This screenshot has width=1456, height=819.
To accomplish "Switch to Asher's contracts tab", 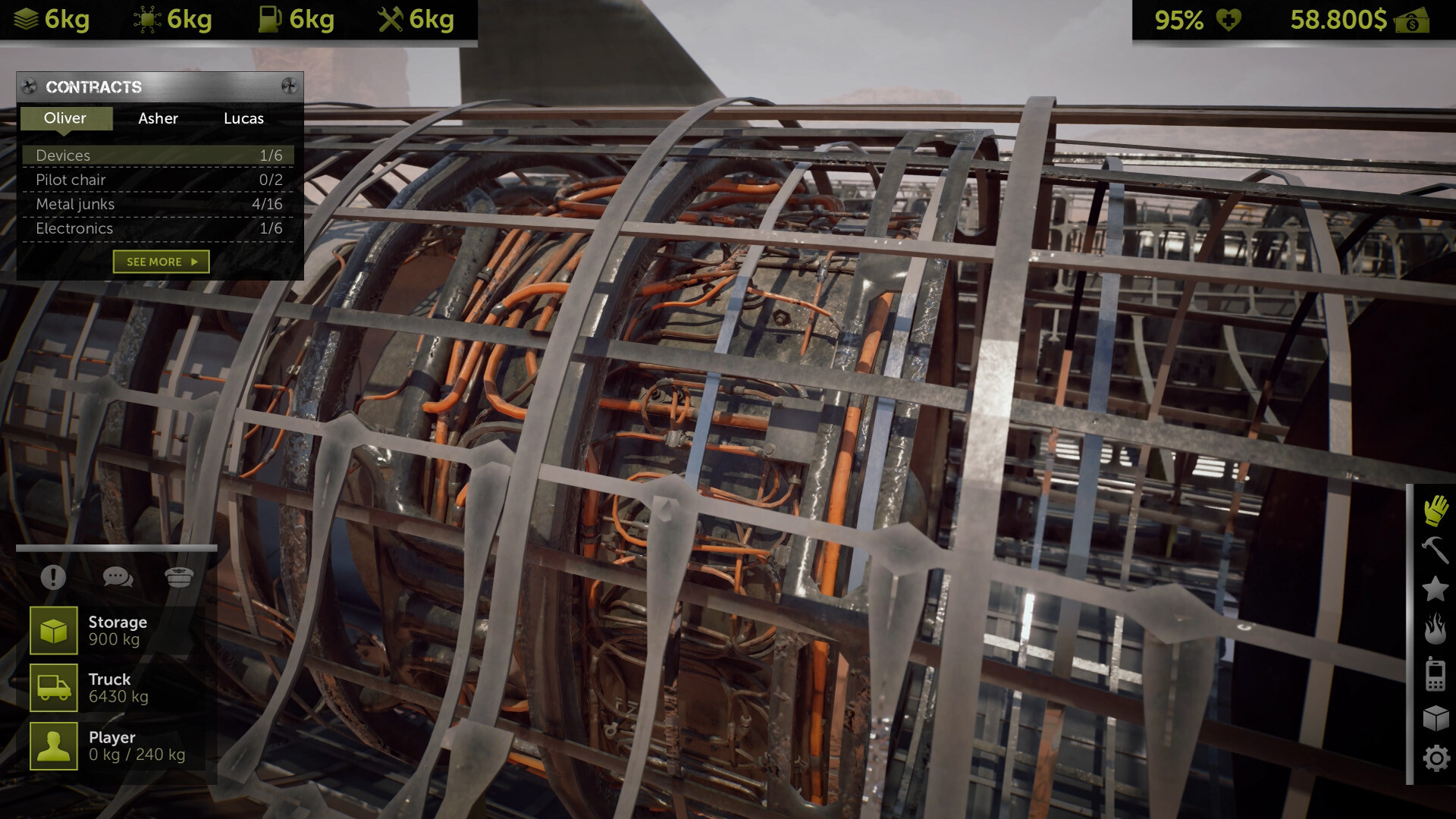I will tap(158, 118).
